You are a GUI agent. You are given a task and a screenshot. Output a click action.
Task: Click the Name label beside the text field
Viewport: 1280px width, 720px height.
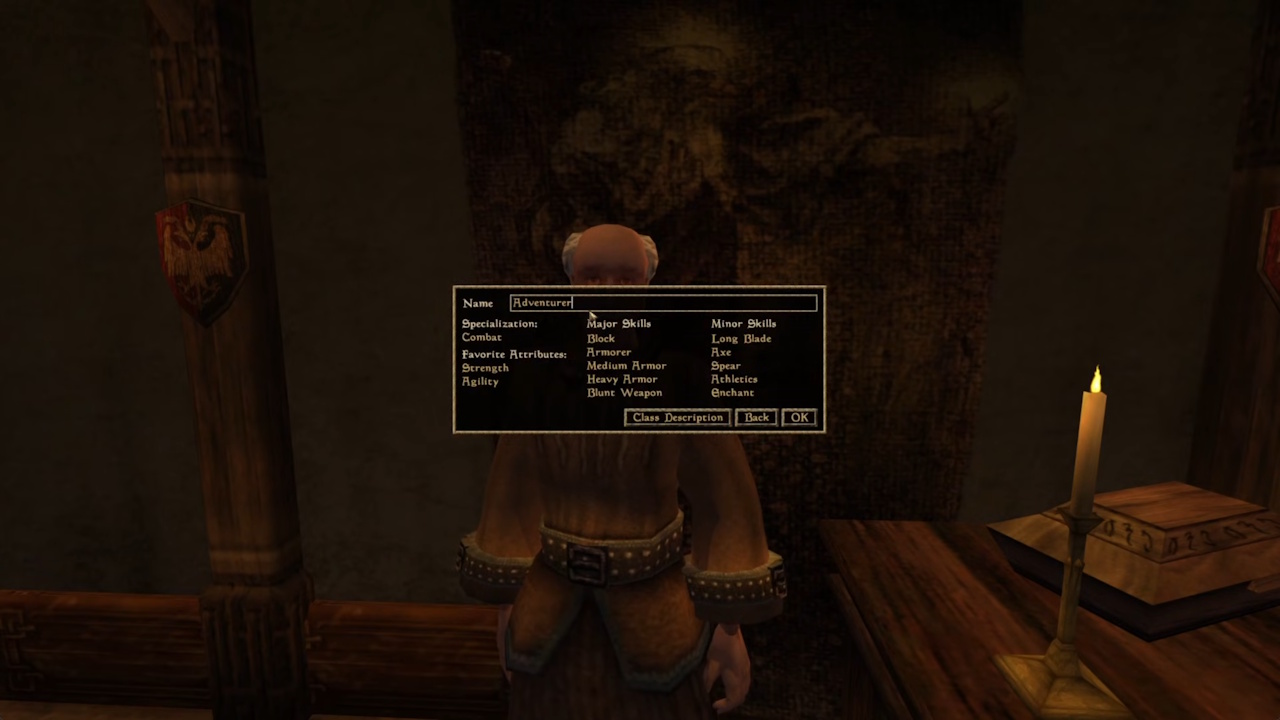pyautogui.click(x=477, y=302)
